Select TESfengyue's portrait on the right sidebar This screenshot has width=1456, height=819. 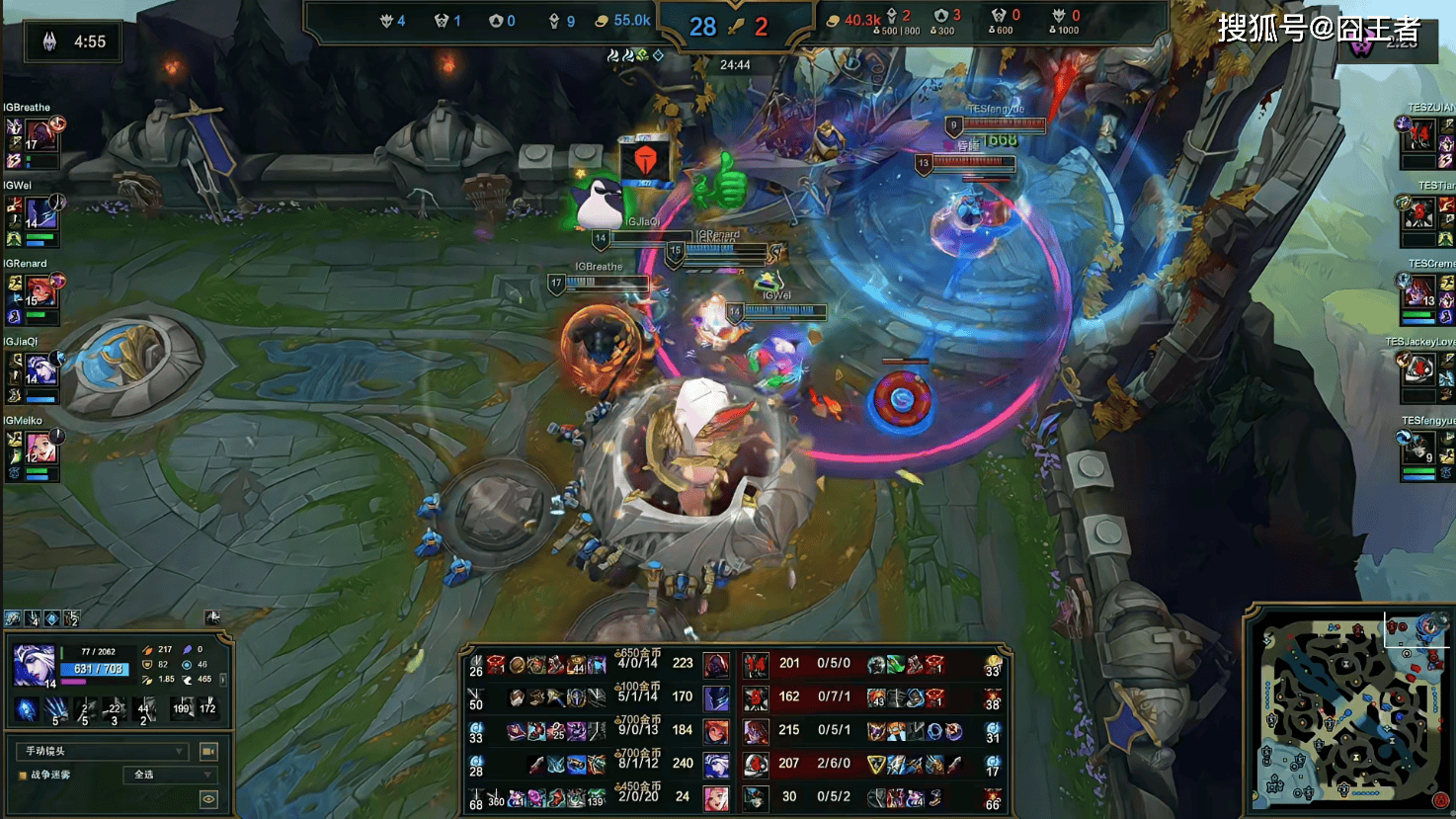click(1419, 449)
